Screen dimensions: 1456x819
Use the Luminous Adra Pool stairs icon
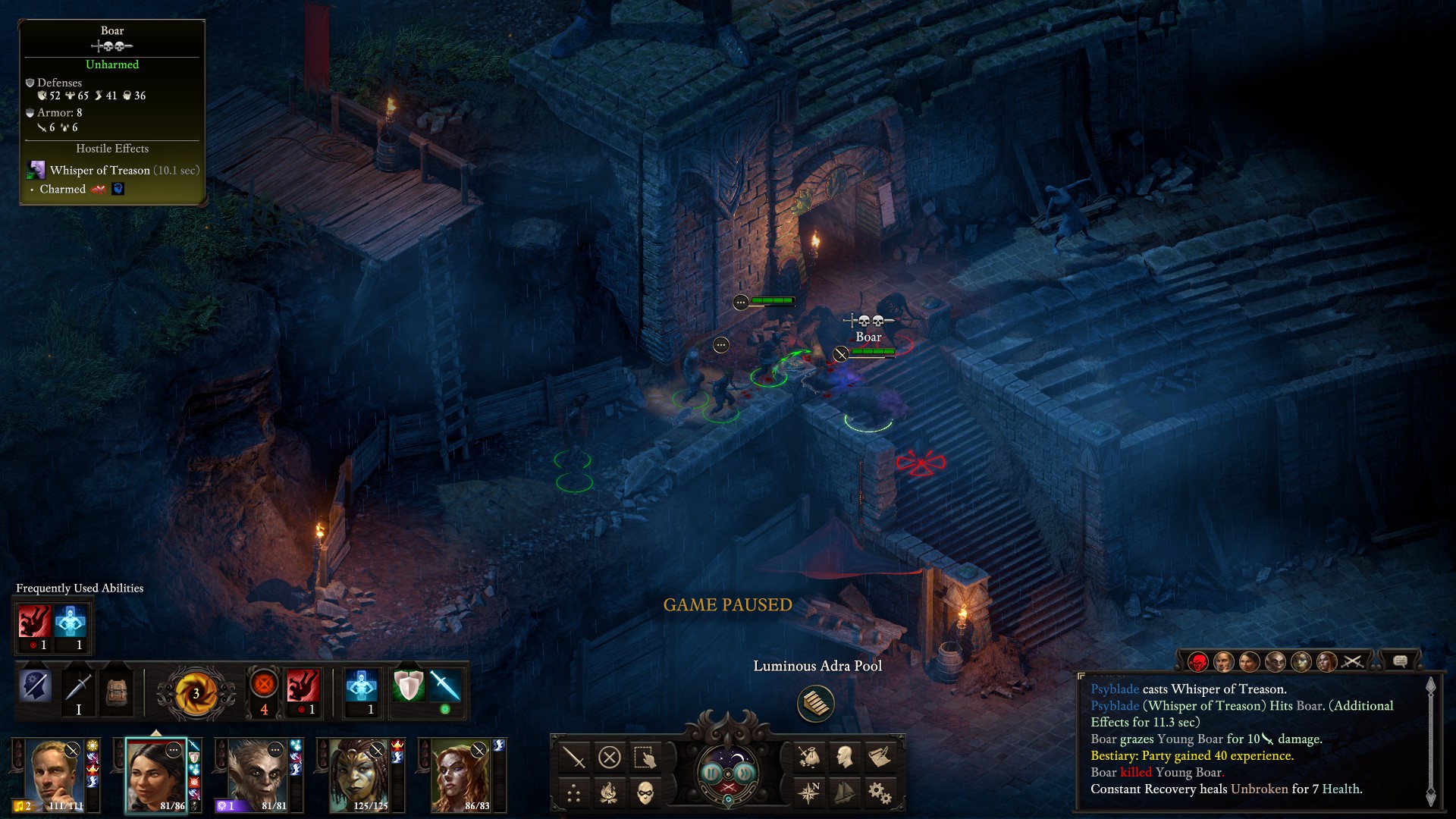816,703
